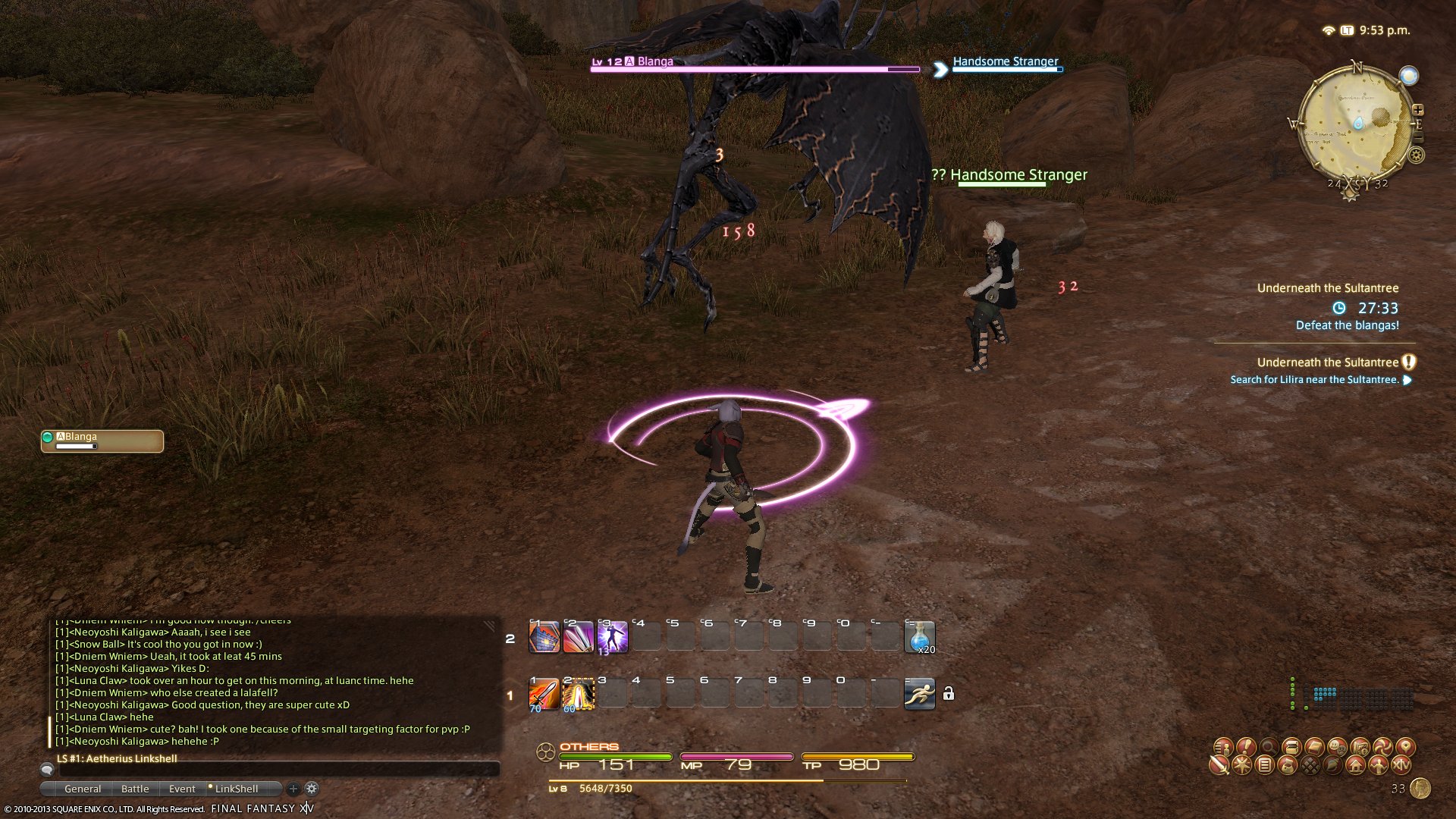Viewport: 1456px width, 819px height.
Task: Switch to the General chat tab
Action: point(82,789)
